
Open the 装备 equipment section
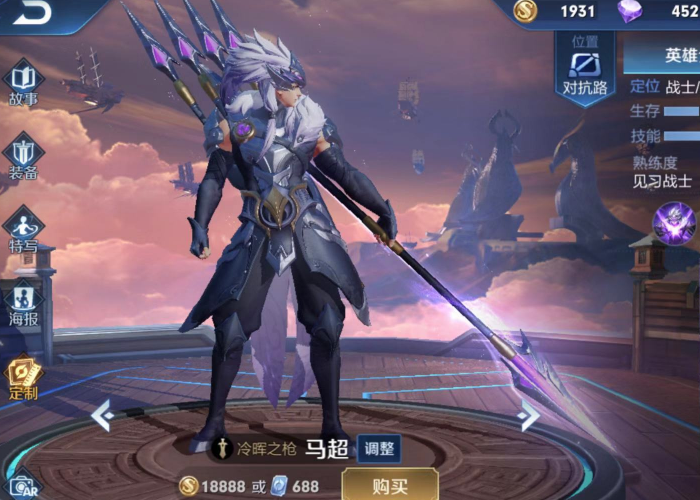tap(23, 156)
